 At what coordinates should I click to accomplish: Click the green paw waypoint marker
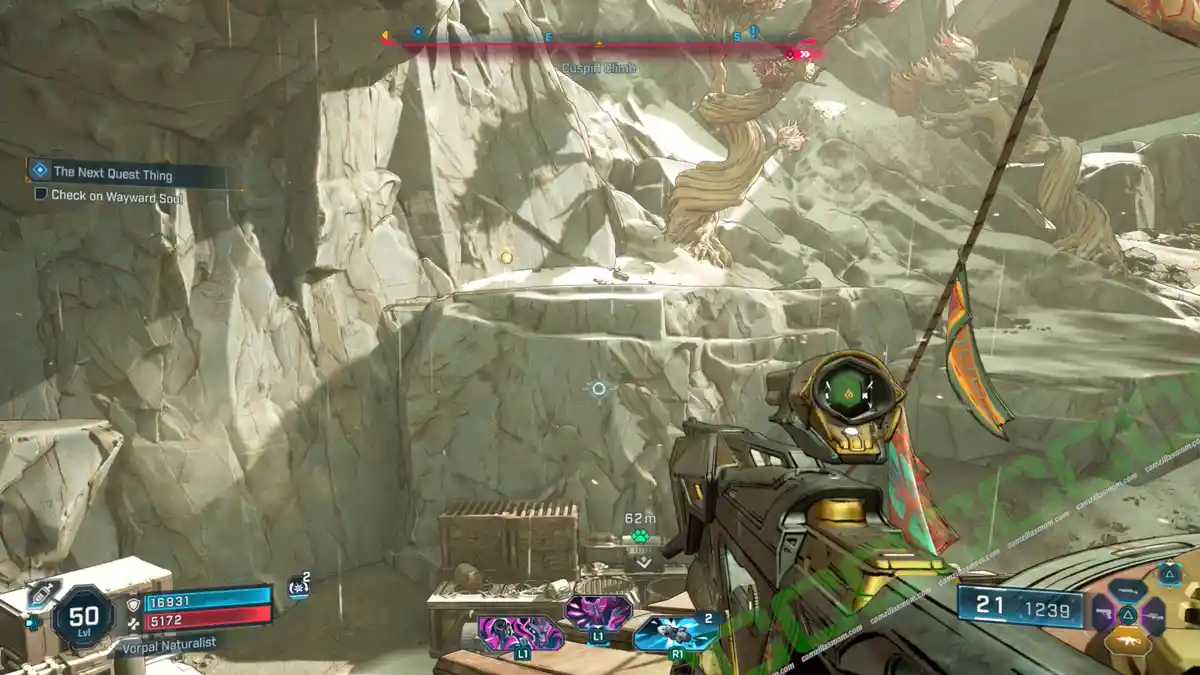pos(641,536)
